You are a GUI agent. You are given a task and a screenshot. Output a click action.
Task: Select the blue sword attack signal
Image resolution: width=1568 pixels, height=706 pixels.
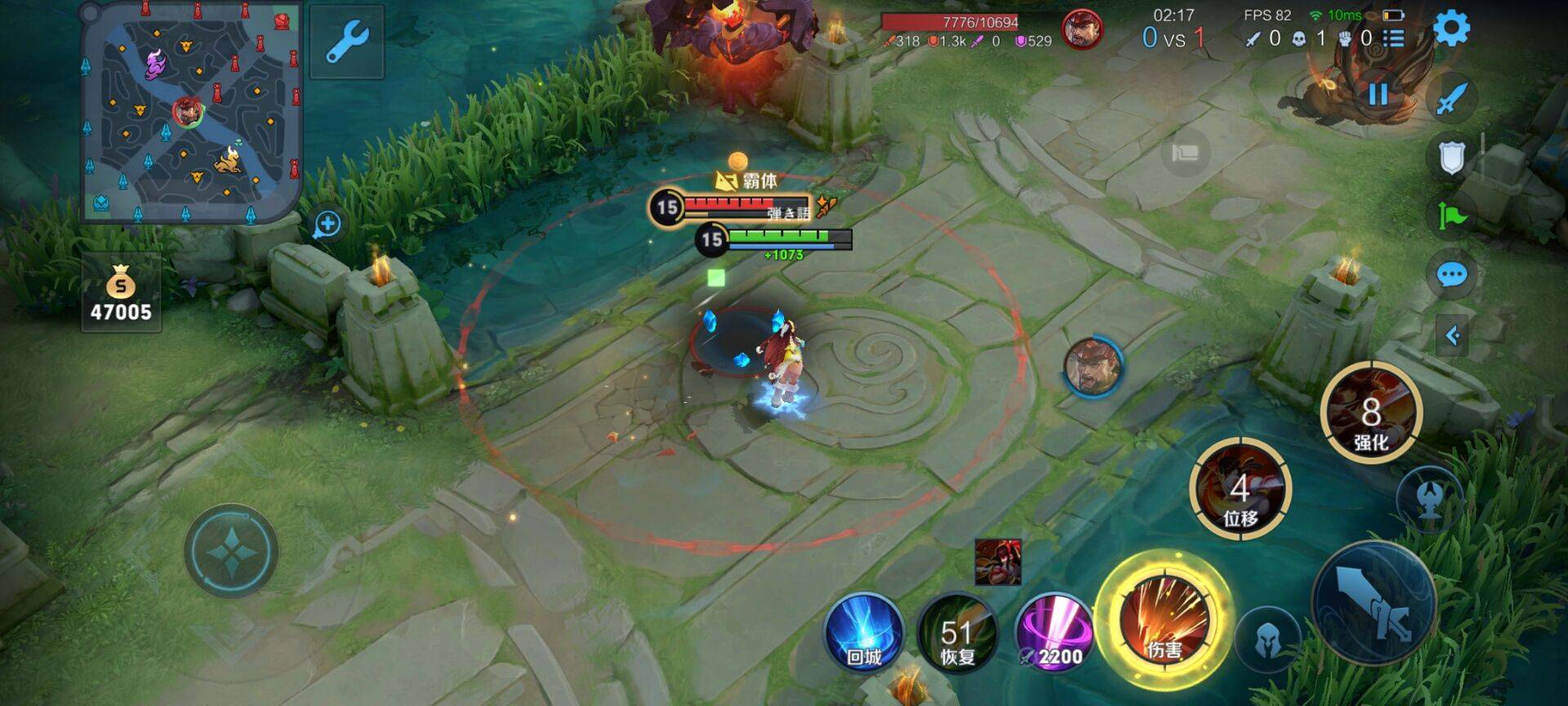1451,98
